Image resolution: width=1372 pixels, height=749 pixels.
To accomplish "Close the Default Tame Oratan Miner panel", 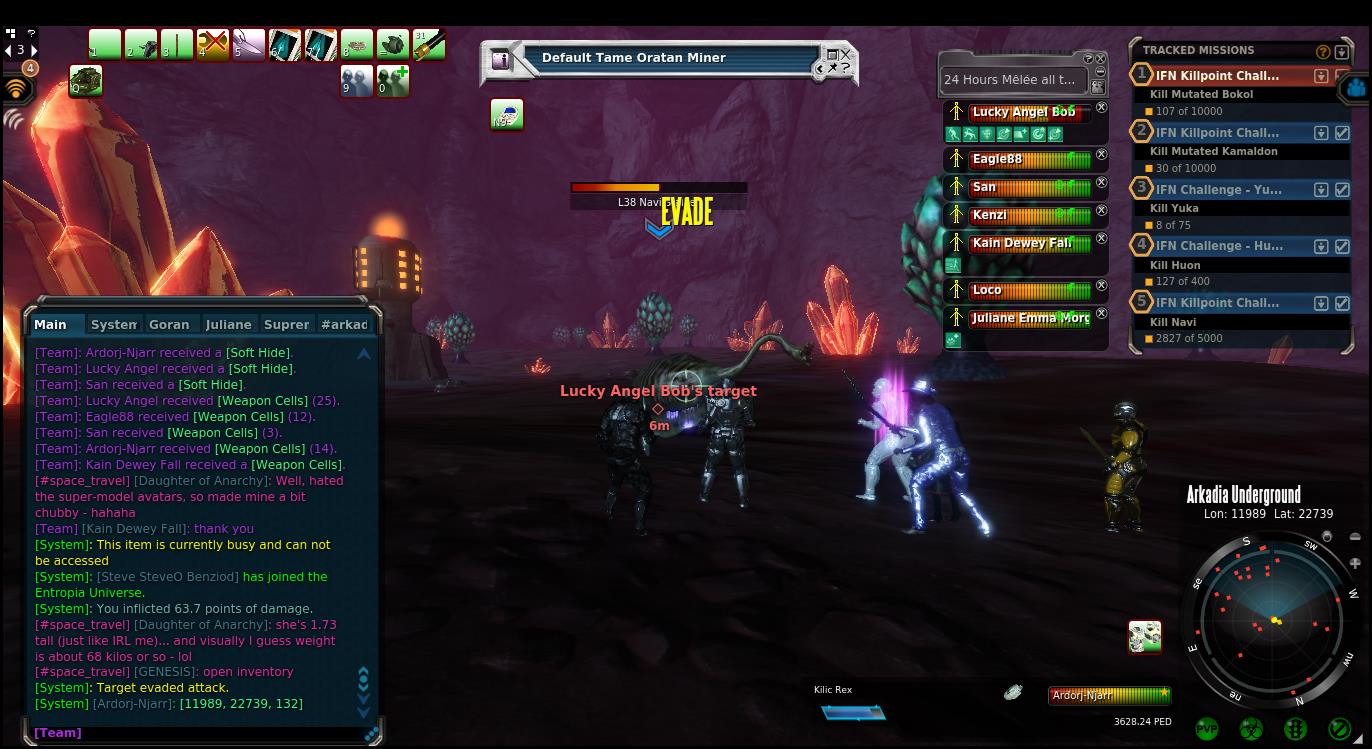I will [846, 54].
